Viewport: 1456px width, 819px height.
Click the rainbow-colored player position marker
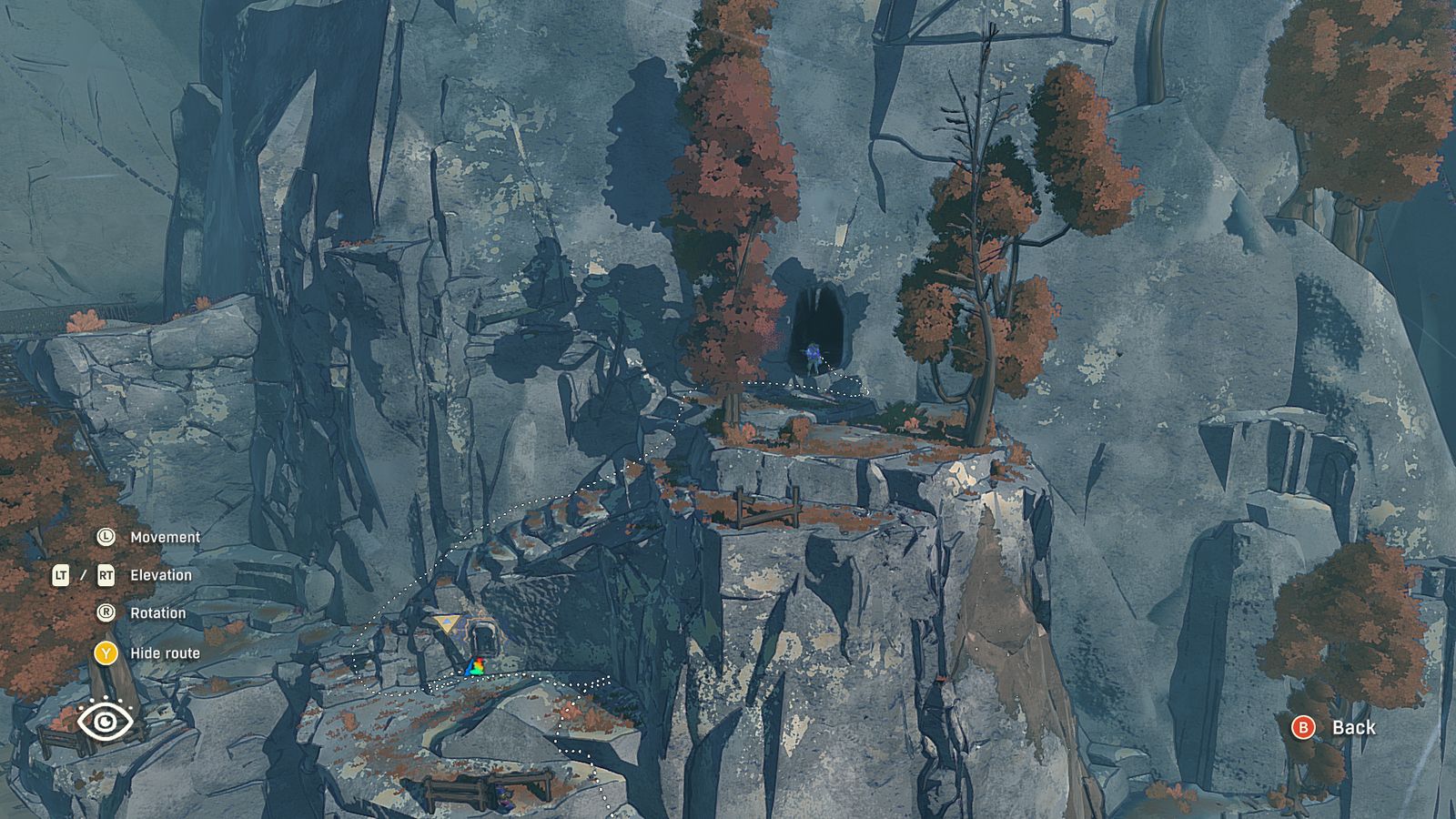[475, 668]
